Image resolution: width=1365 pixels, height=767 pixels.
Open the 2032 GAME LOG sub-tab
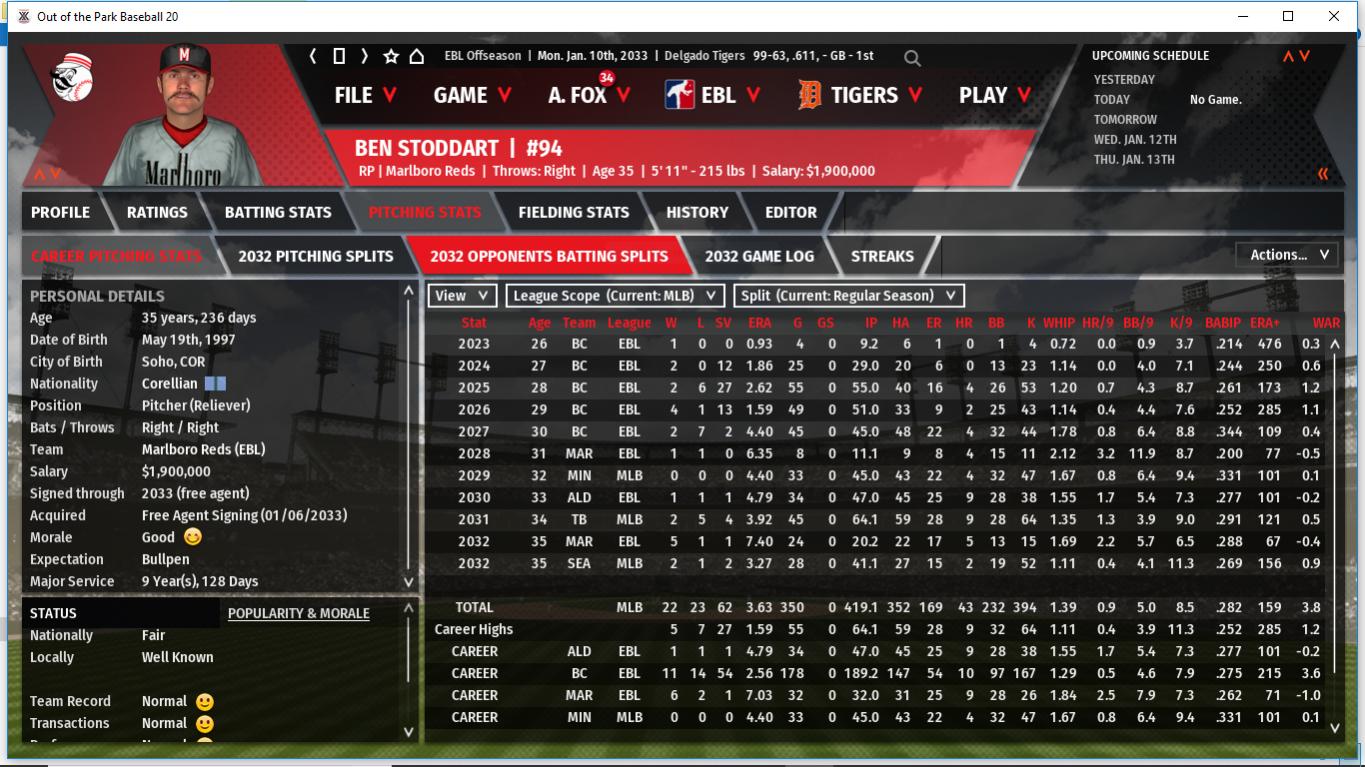[759, 256]
